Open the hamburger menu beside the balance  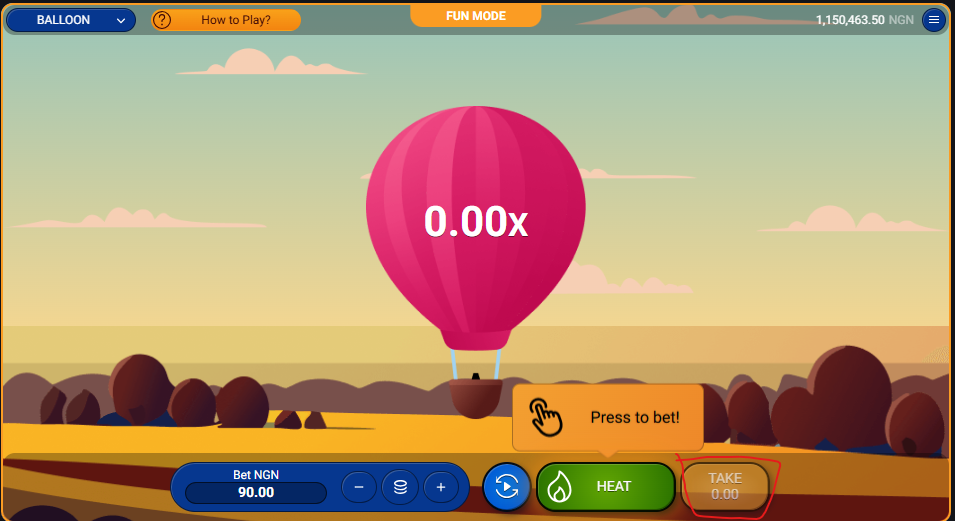[933, 20]
